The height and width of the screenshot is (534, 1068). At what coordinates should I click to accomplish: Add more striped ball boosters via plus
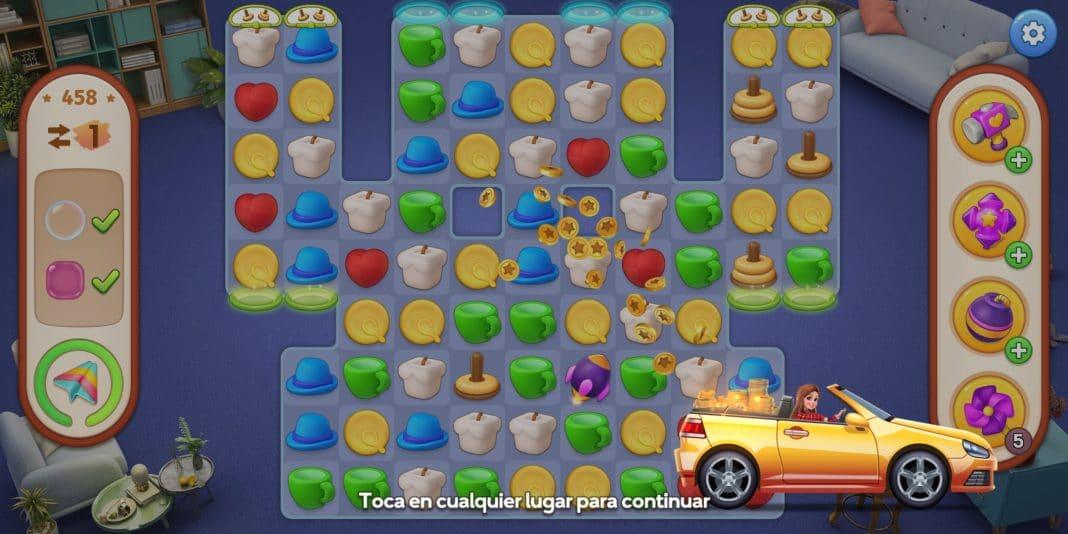coord(1019,350)
